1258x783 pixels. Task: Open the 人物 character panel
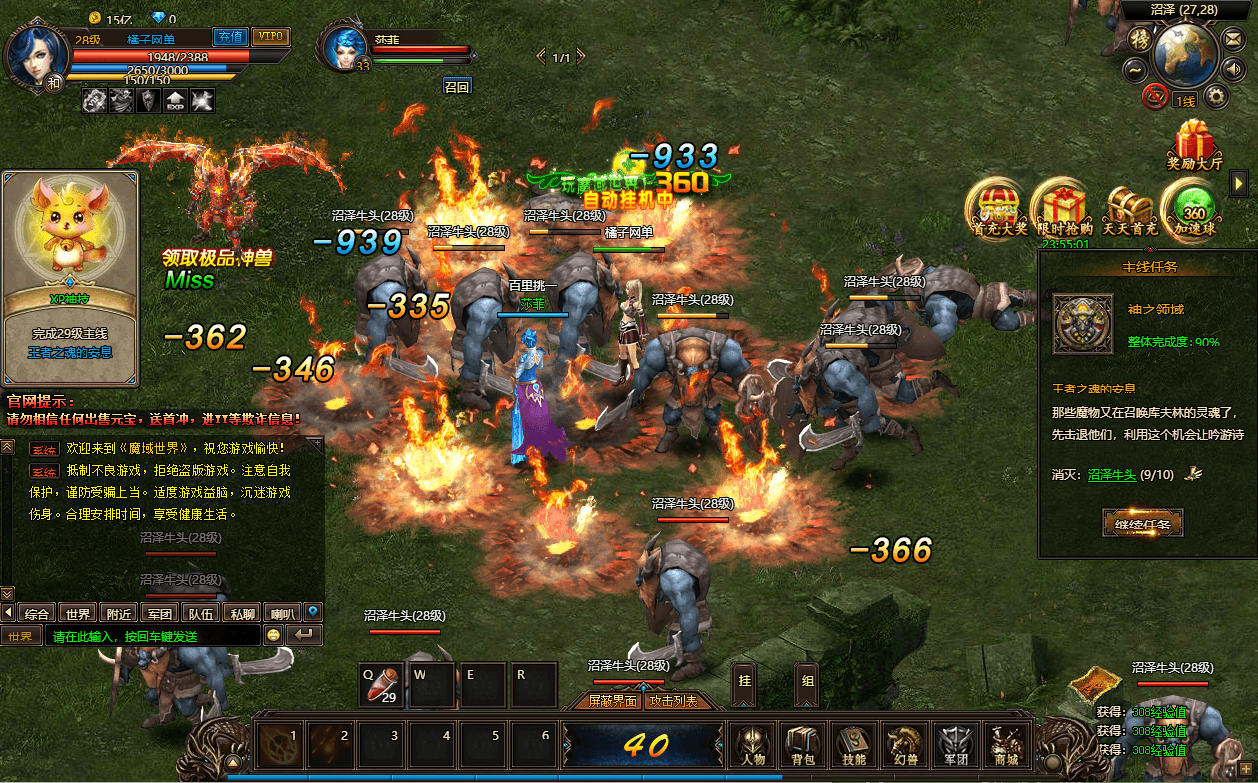tap(751, 745)
